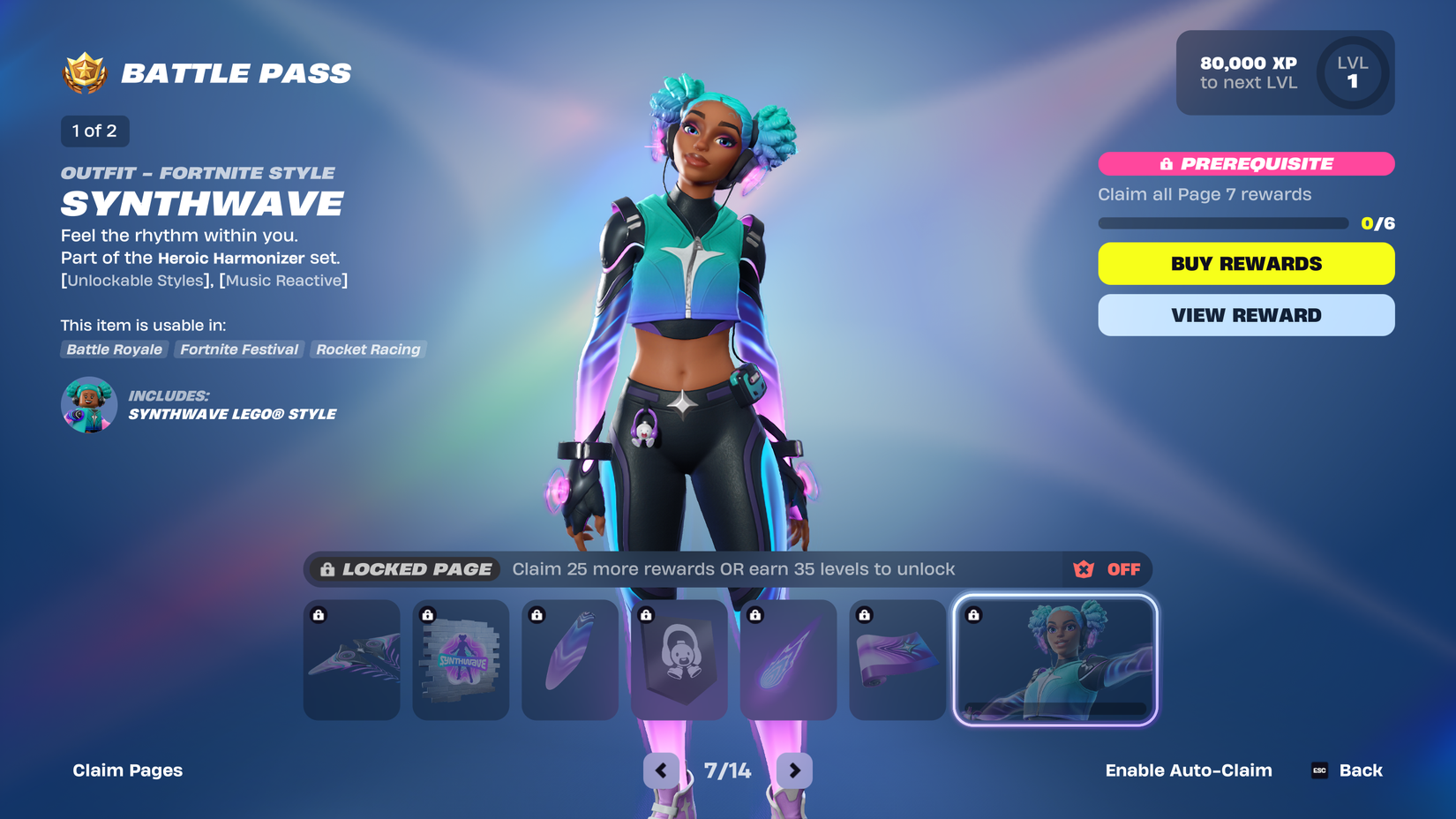Select the shooting-star contrail reward icon
1456x819 pixels.
click(x=788, y=659)
